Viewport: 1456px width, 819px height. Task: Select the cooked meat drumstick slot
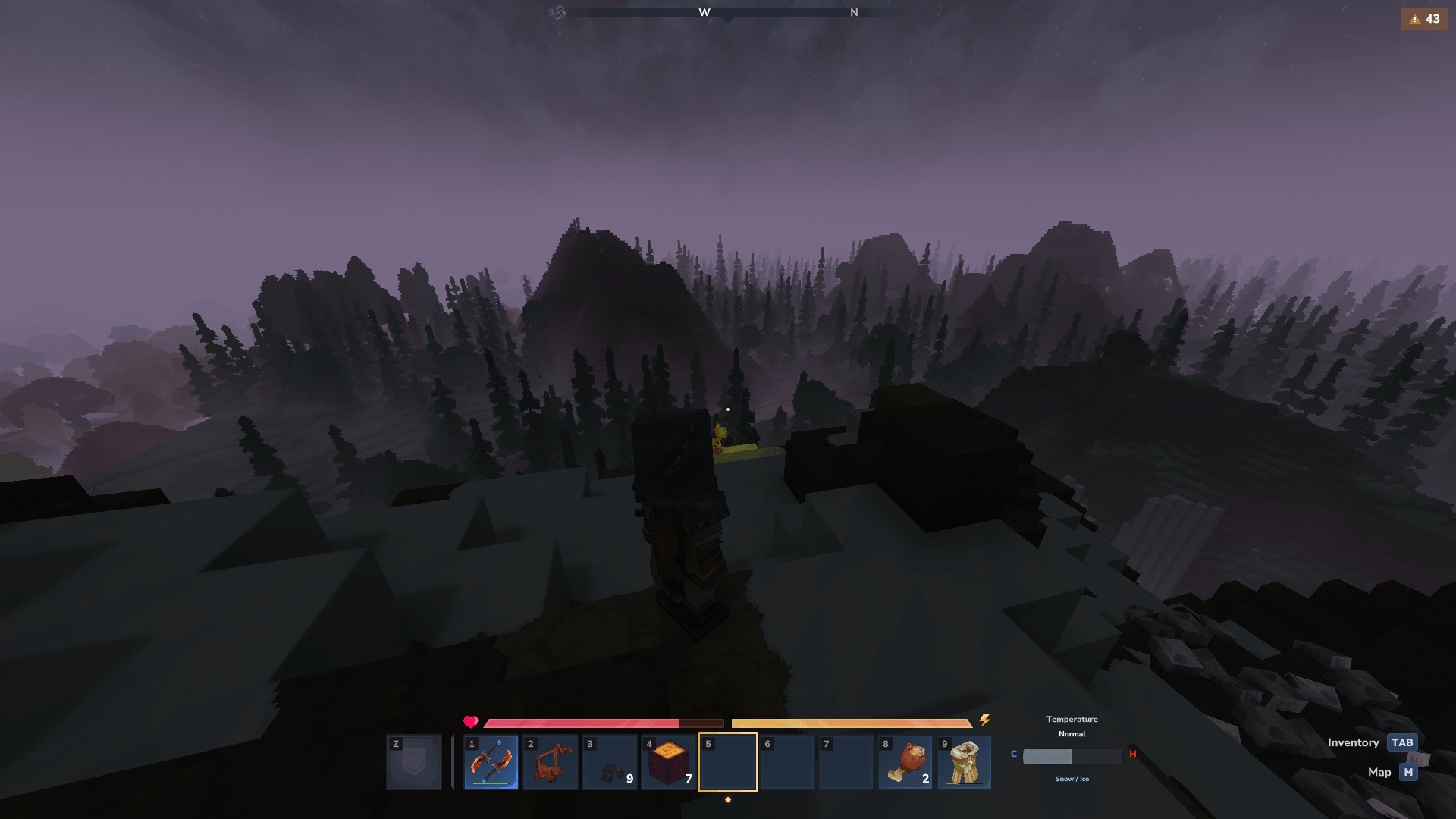point(905,762)
